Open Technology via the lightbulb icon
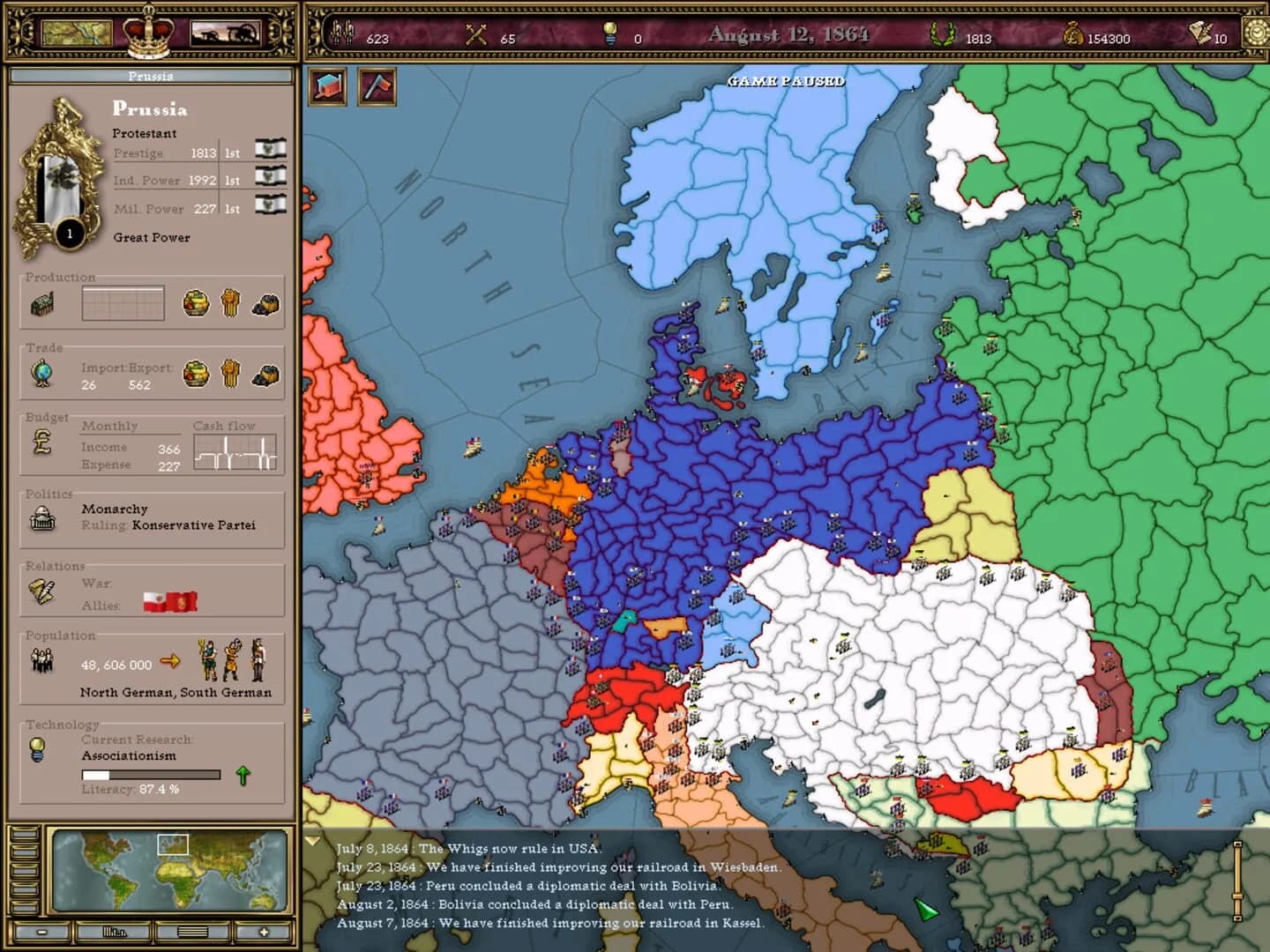This screenshot has height=952, width=1270. click(x=35, y=750)
